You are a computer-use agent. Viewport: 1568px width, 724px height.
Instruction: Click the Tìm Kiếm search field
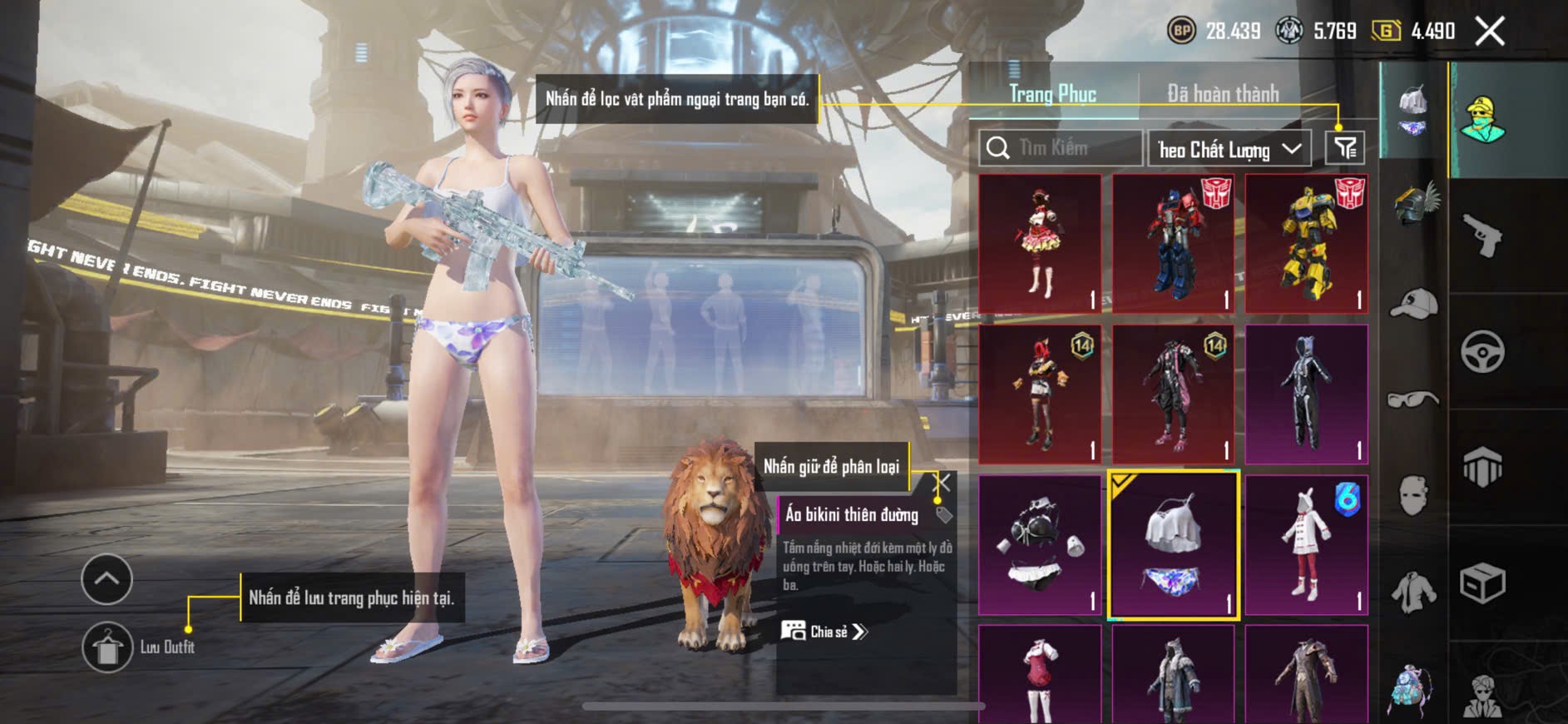point(1061,148)
